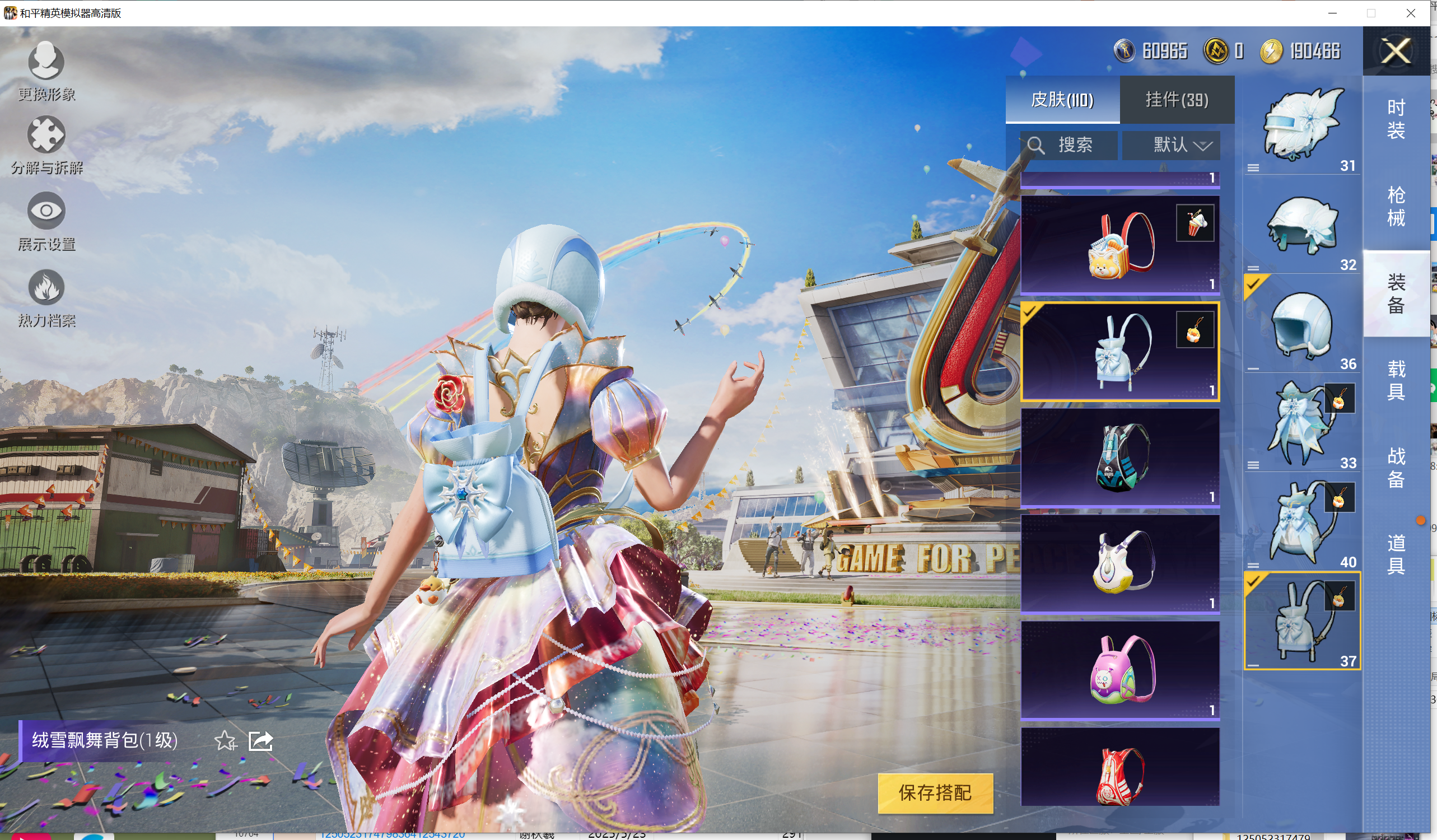Select the feathered helmet numbered 31
The image size is (1437, 840).
tap(1302, 125)
